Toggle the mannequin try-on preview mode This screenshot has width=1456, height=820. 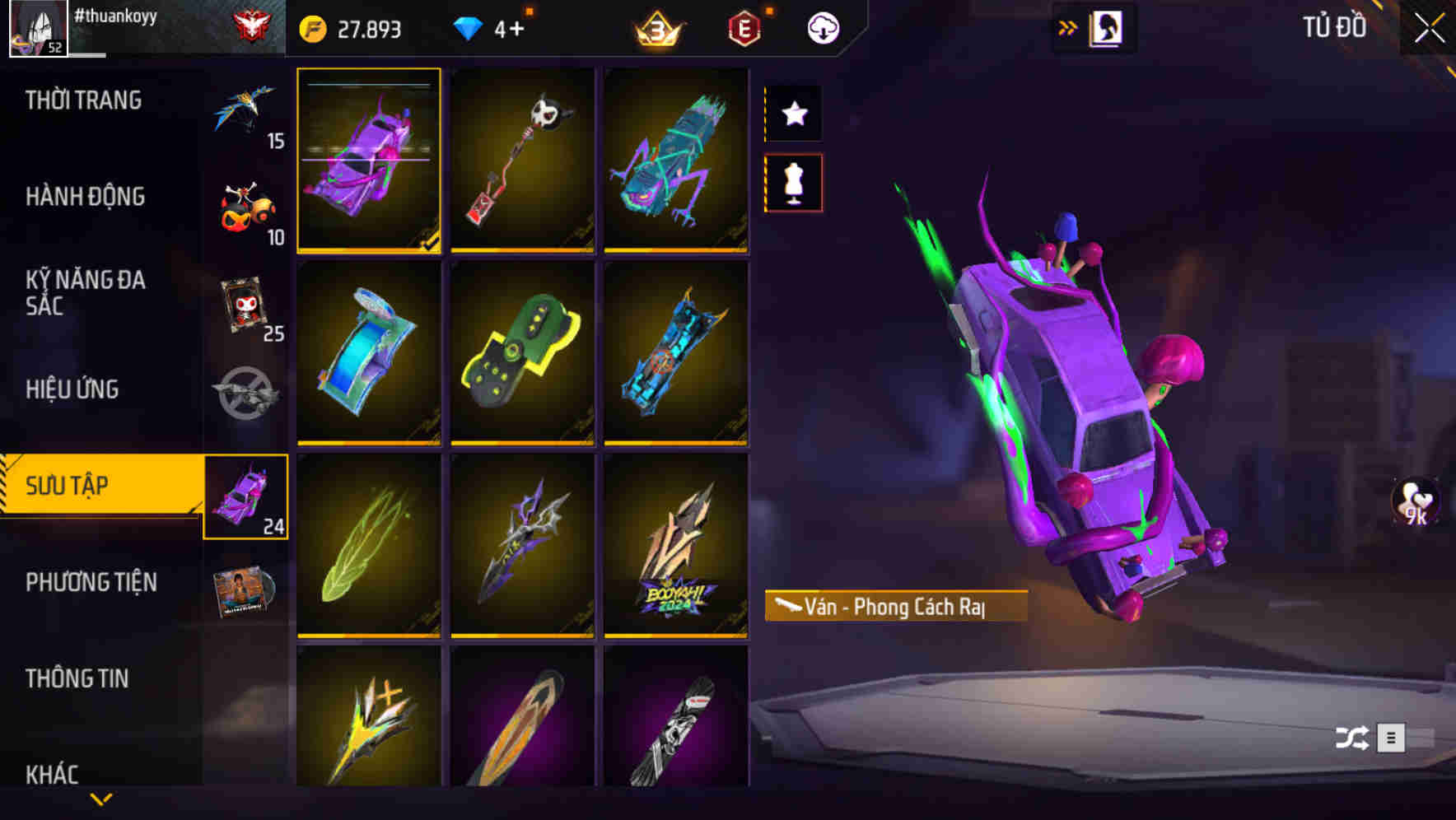click(x=793, y=184)
